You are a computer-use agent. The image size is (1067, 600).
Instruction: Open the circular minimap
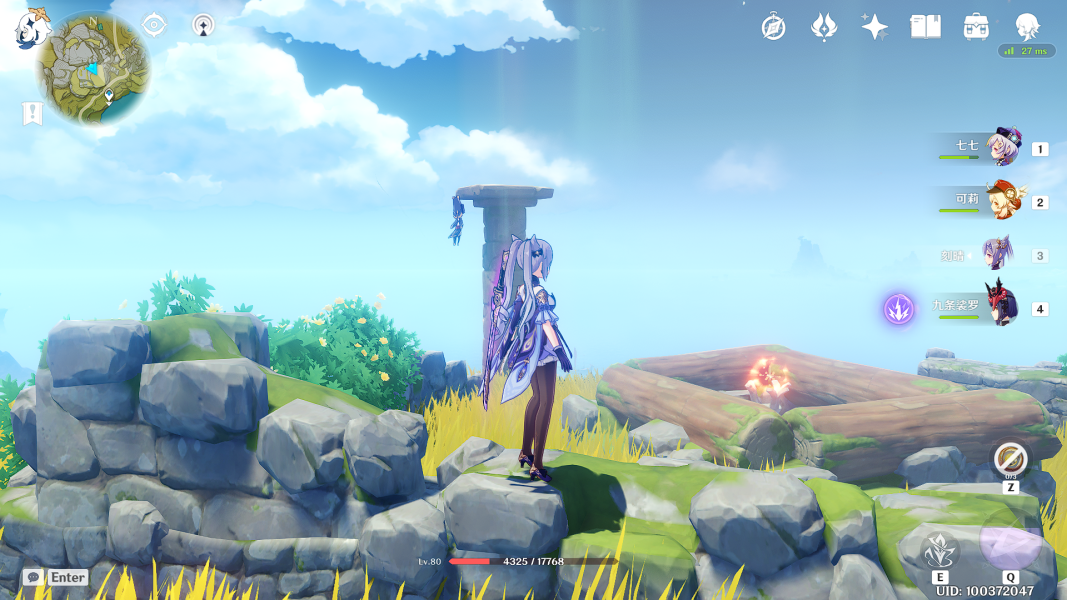pyautogui.click(x=94, y=68)
